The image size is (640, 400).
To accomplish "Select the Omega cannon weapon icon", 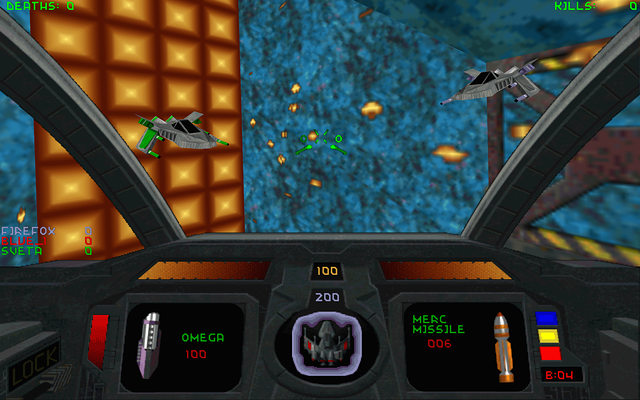I will pyautogui.click(x=150, y=344).
